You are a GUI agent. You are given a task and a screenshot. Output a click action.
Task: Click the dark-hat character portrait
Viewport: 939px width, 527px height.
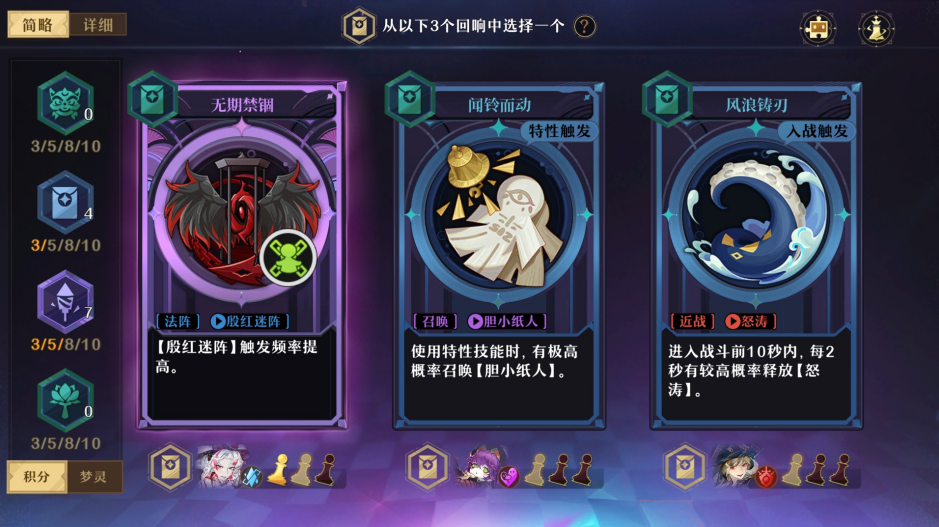(735, 466)
